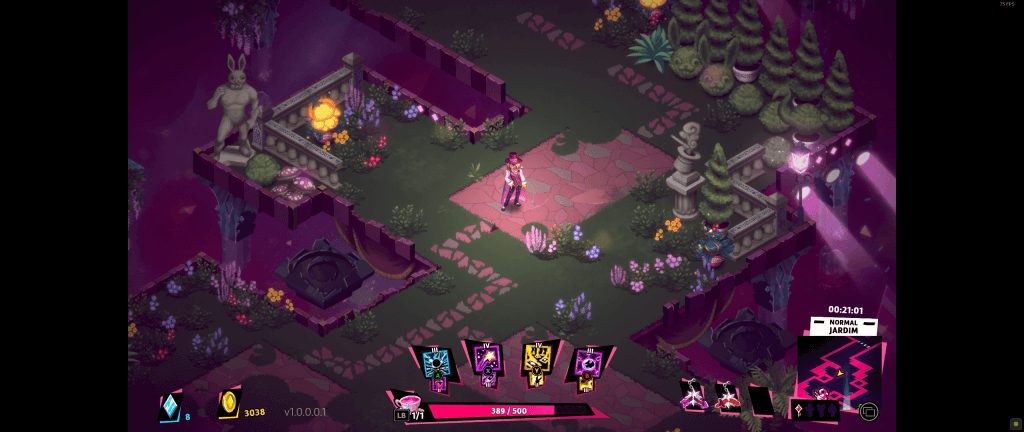The width and height of the screenshot is (1024, 432).
Task: Select the yellow flying cards ability
Action: 537,364
